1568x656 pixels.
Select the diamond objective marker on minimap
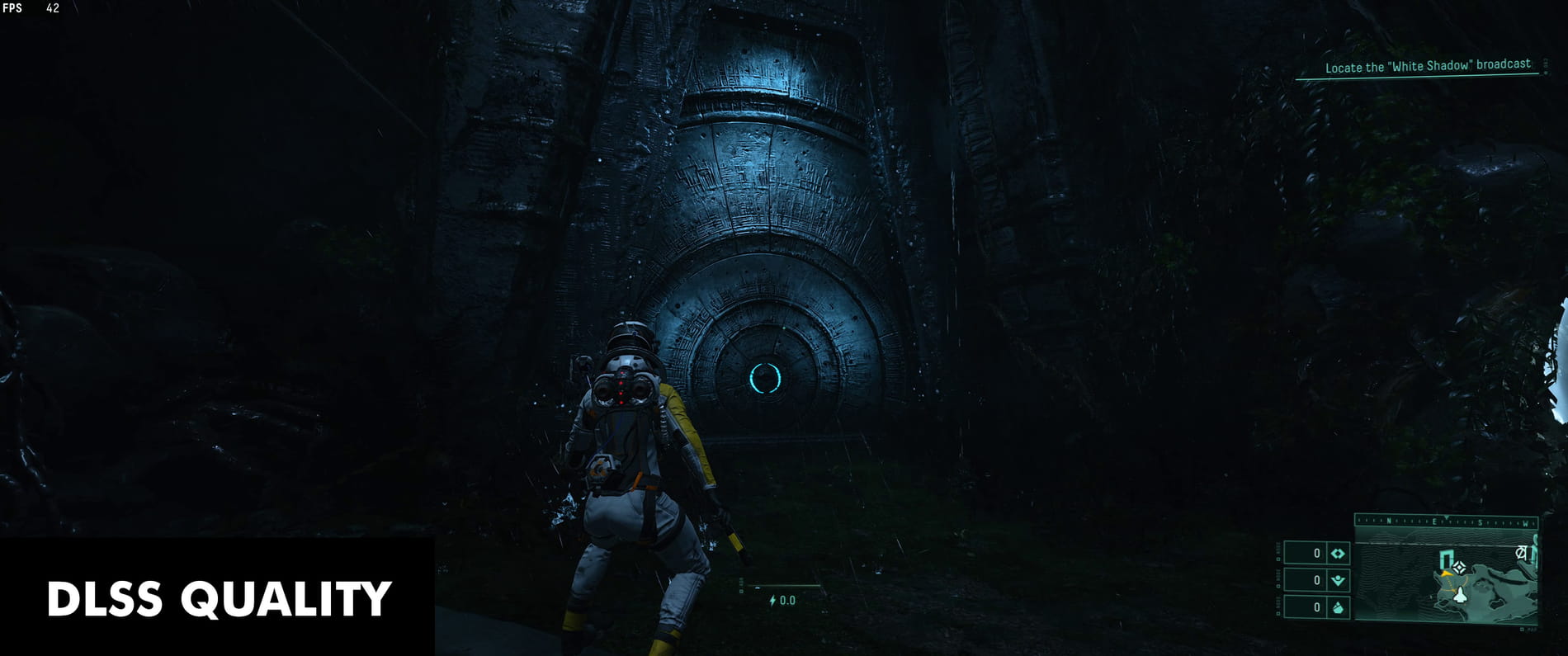coord(1460,568)
